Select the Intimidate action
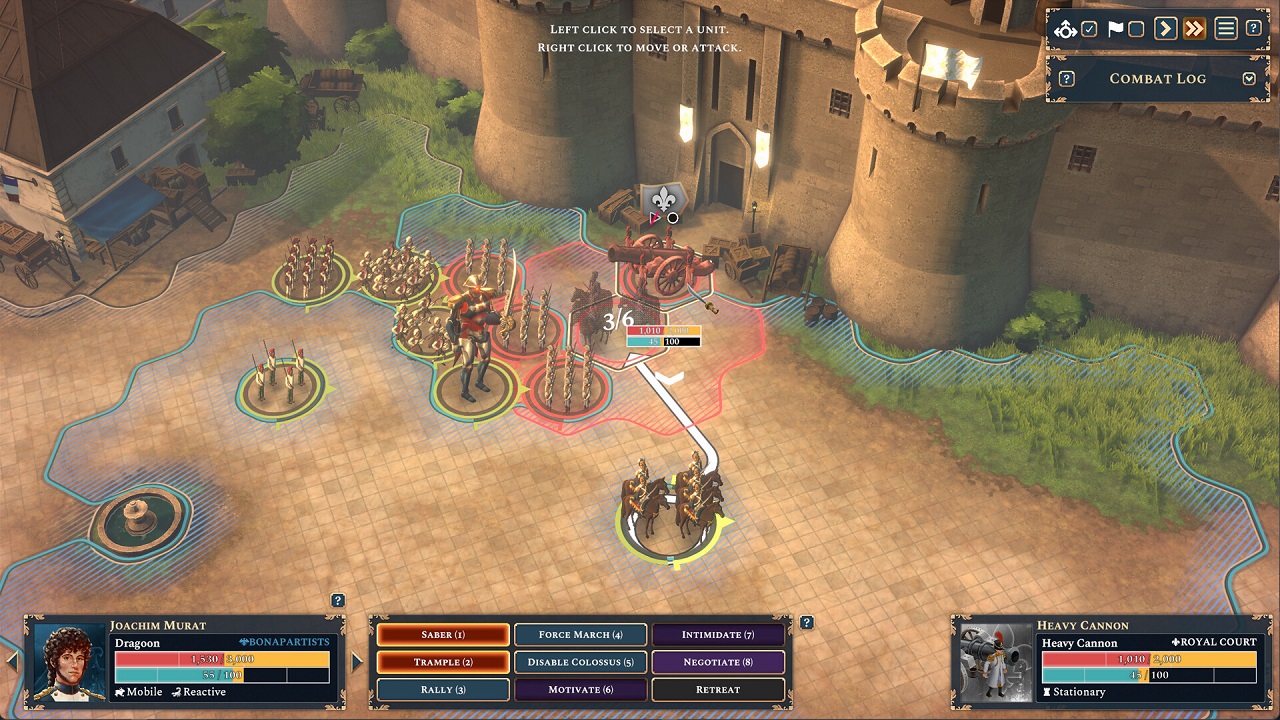Image resolution: width=1280 pixels, height=720 pixels. pyautogui.click(x=718, y=635)
